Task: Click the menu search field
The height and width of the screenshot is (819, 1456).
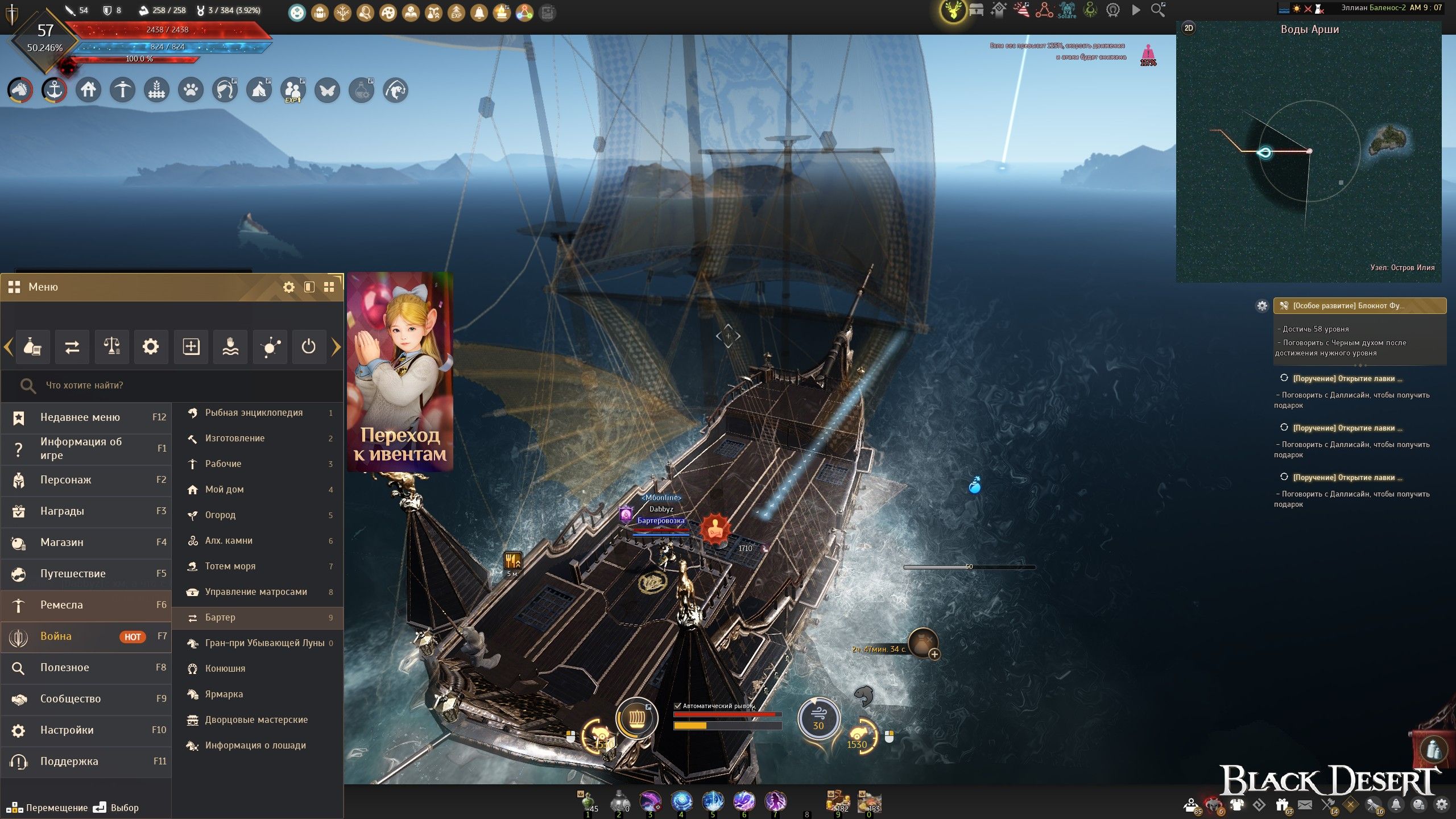Action: (x=171, y=386)
